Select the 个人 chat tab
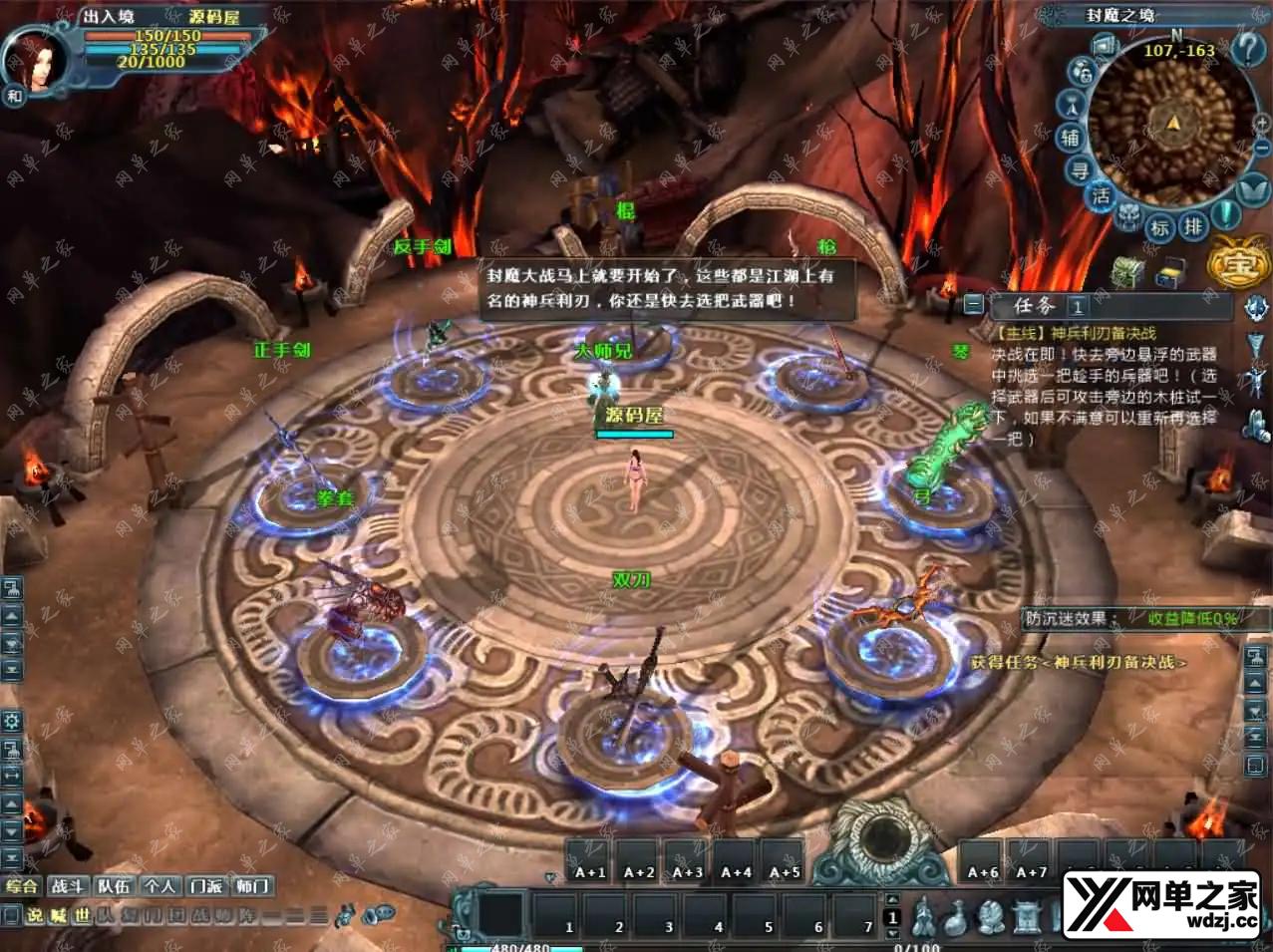 click(159, 885)
